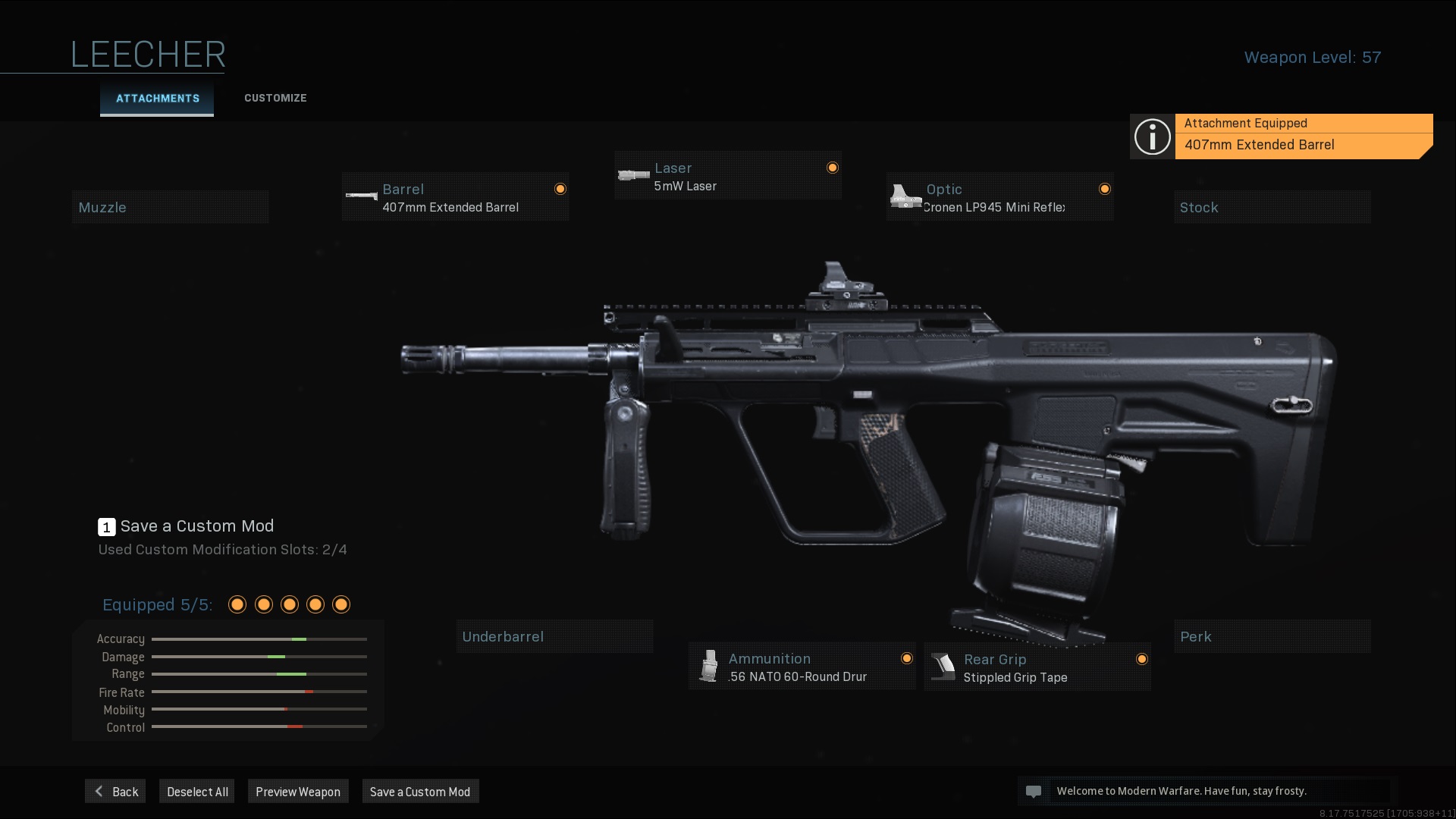Select the empty Stock slot
This screenshot has height=819, width=1456.
[1272, 207]
